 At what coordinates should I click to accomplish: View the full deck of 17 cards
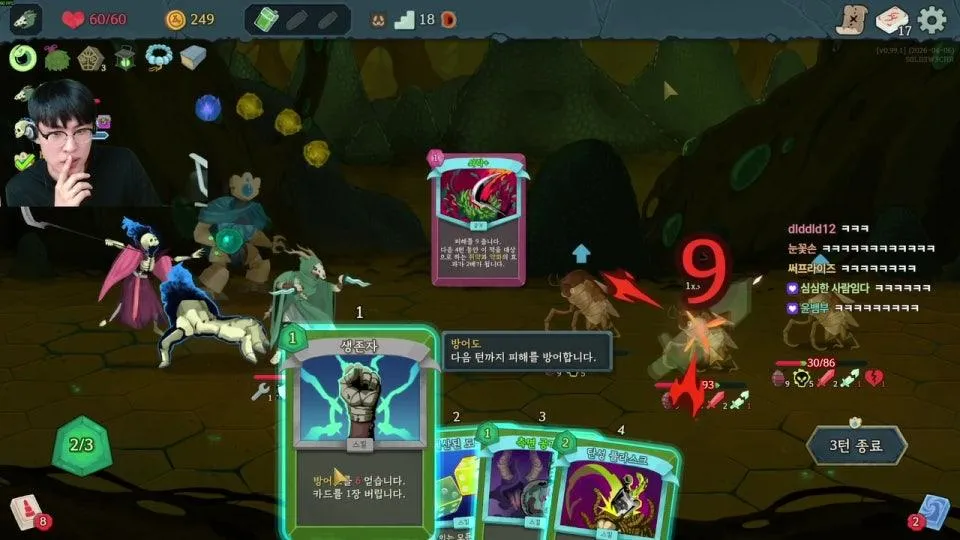coord(890,20)
